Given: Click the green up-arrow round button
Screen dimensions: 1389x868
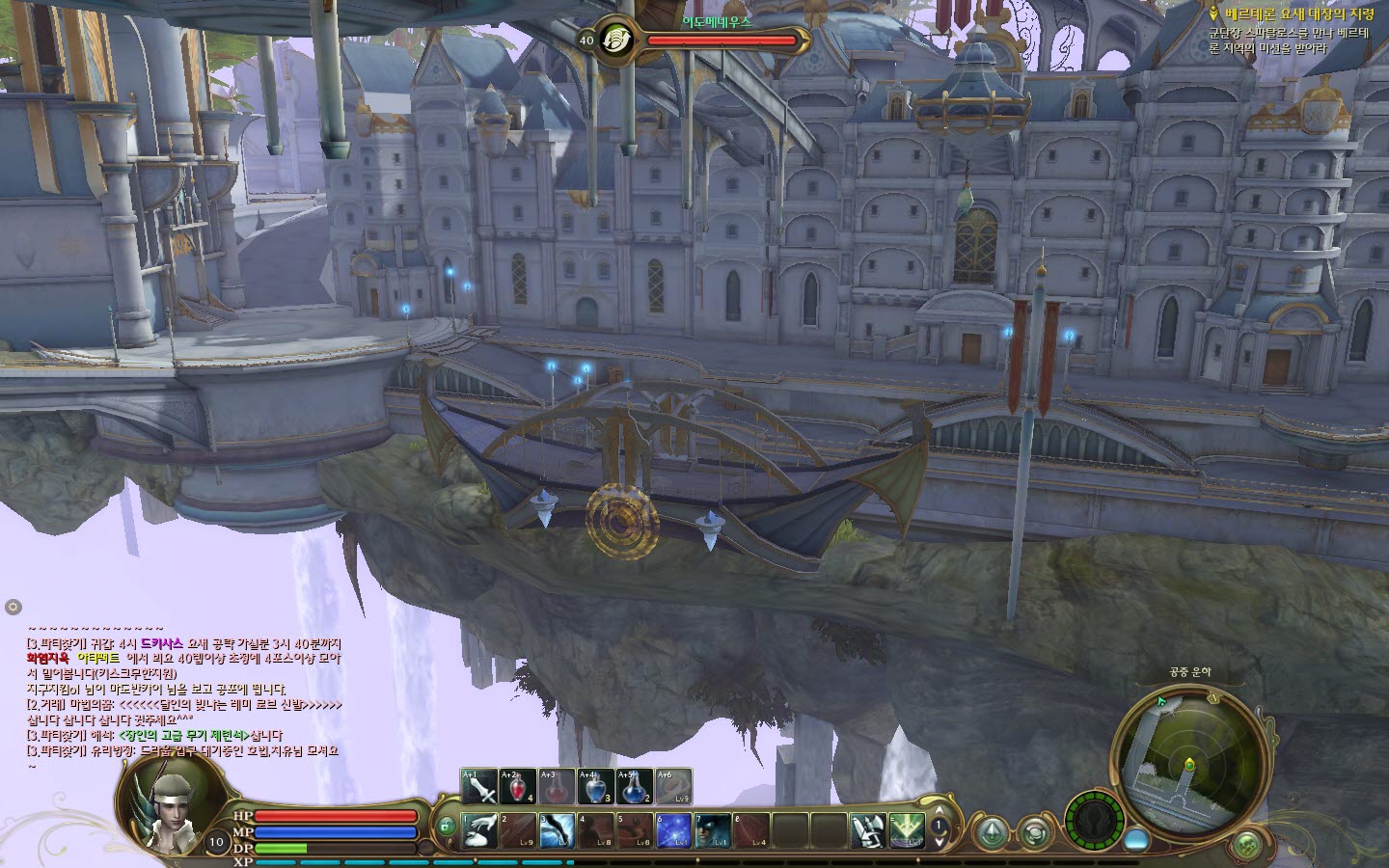Looking at the screenshot, I should [992, 832].
